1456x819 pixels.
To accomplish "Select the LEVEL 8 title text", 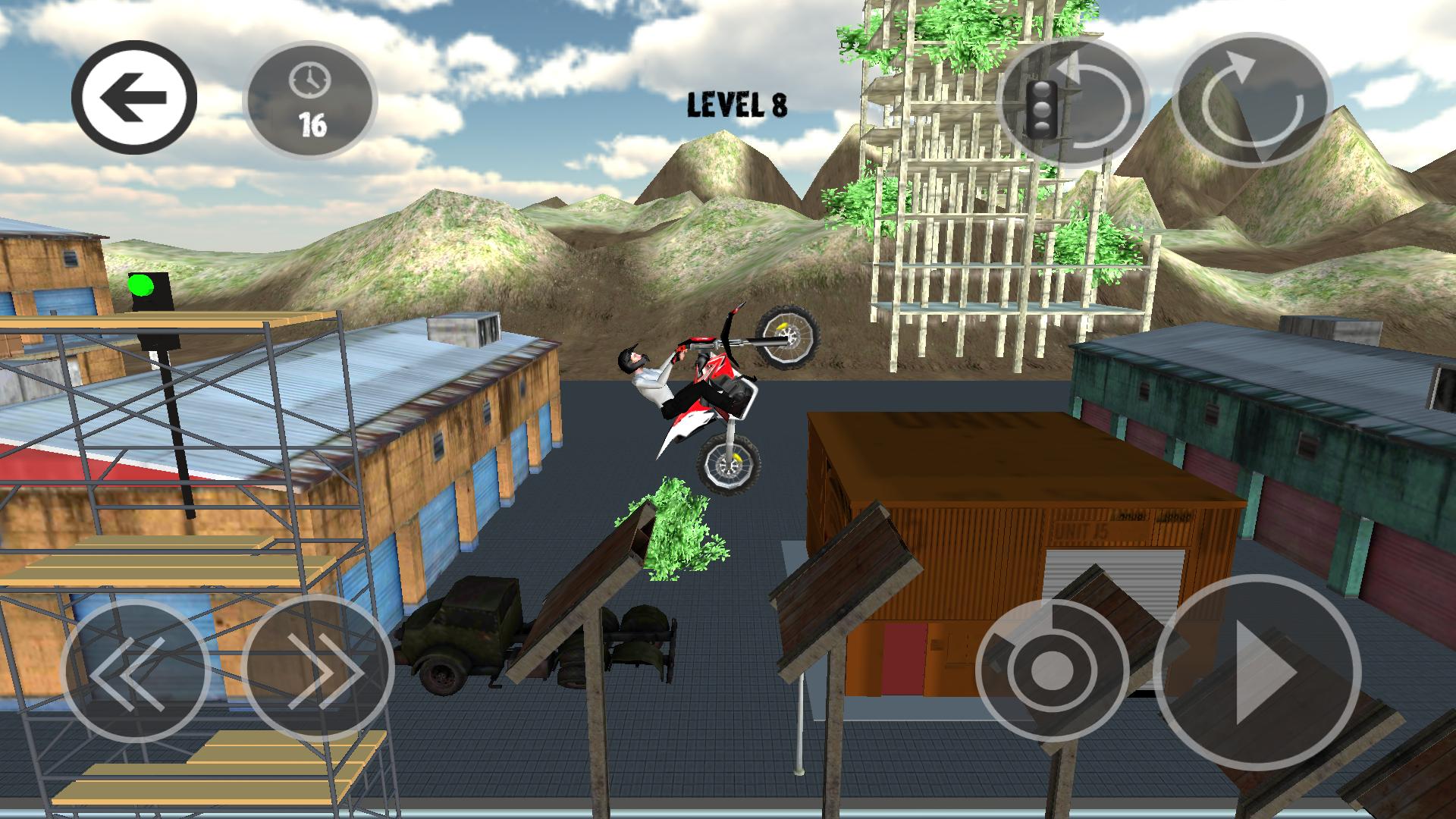I will 737,106.
